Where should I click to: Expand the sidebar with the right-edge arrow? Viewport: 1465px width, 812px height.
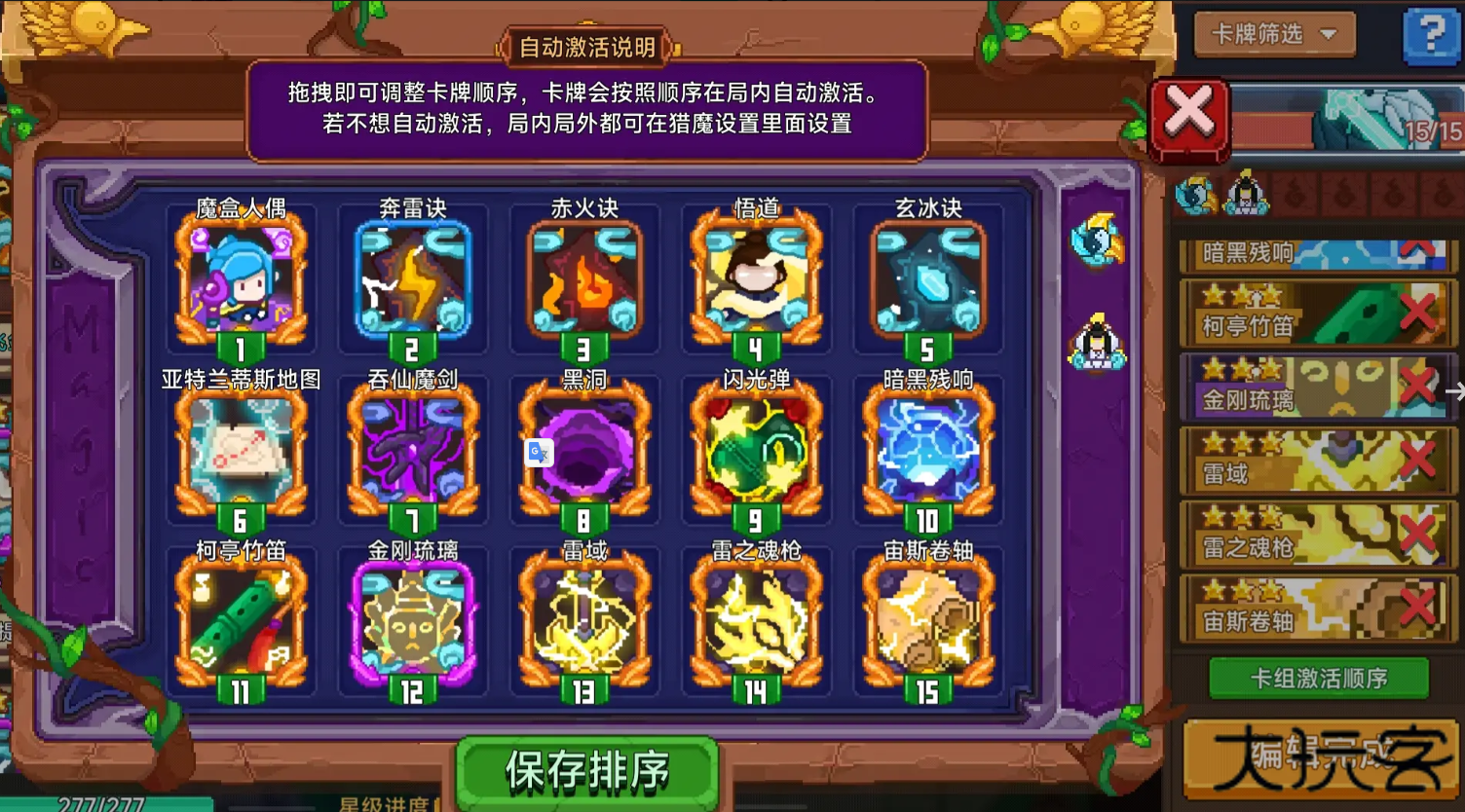pyautogui.click(x=1456, y=391)
